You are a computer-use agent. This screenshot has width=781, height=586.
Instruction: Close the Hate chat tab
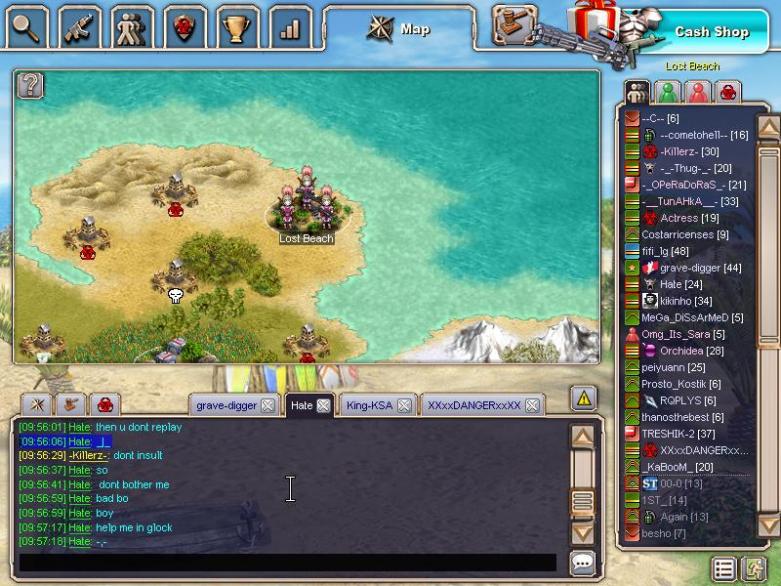pos(323,406)
